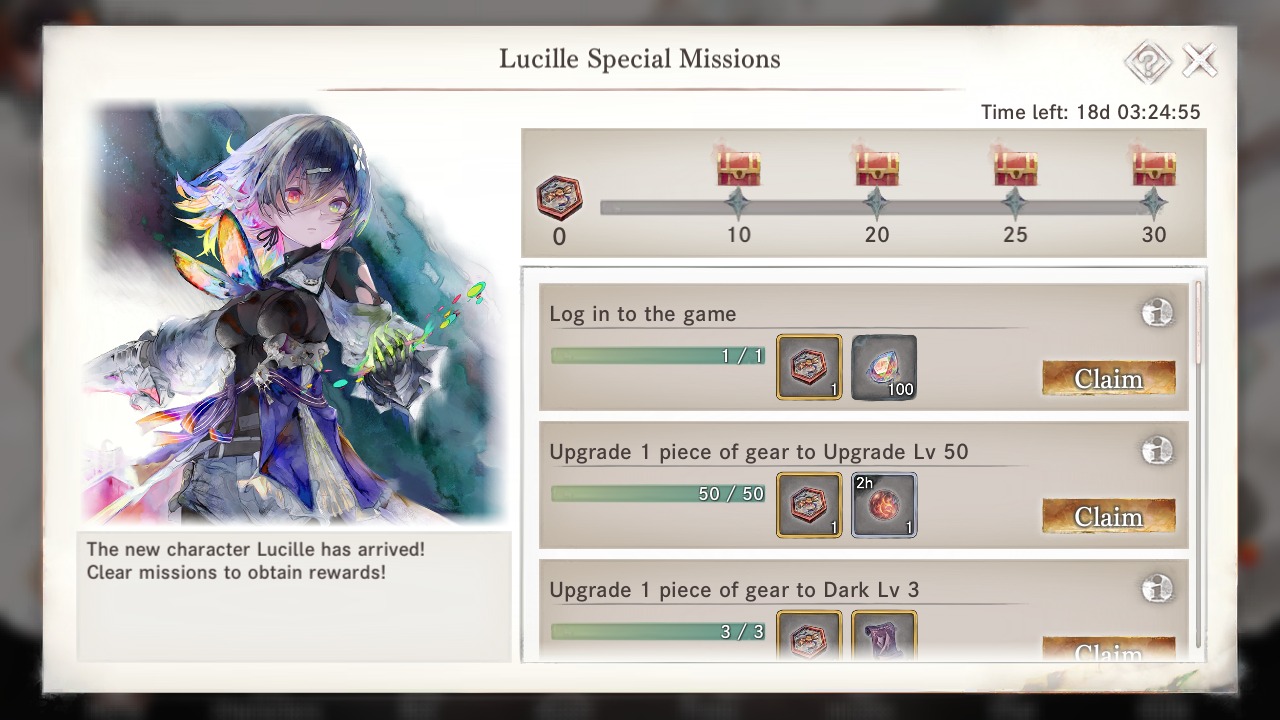
Task: Click the treasure chest at milestone 10
Action: coord(738,167)
